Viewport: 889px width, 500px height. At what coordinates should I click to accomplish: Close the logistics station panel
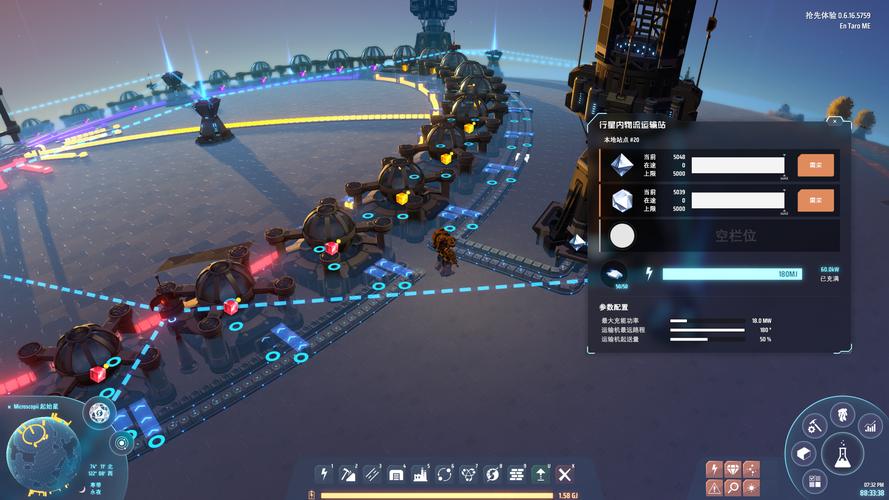click(x=835, y=122)
